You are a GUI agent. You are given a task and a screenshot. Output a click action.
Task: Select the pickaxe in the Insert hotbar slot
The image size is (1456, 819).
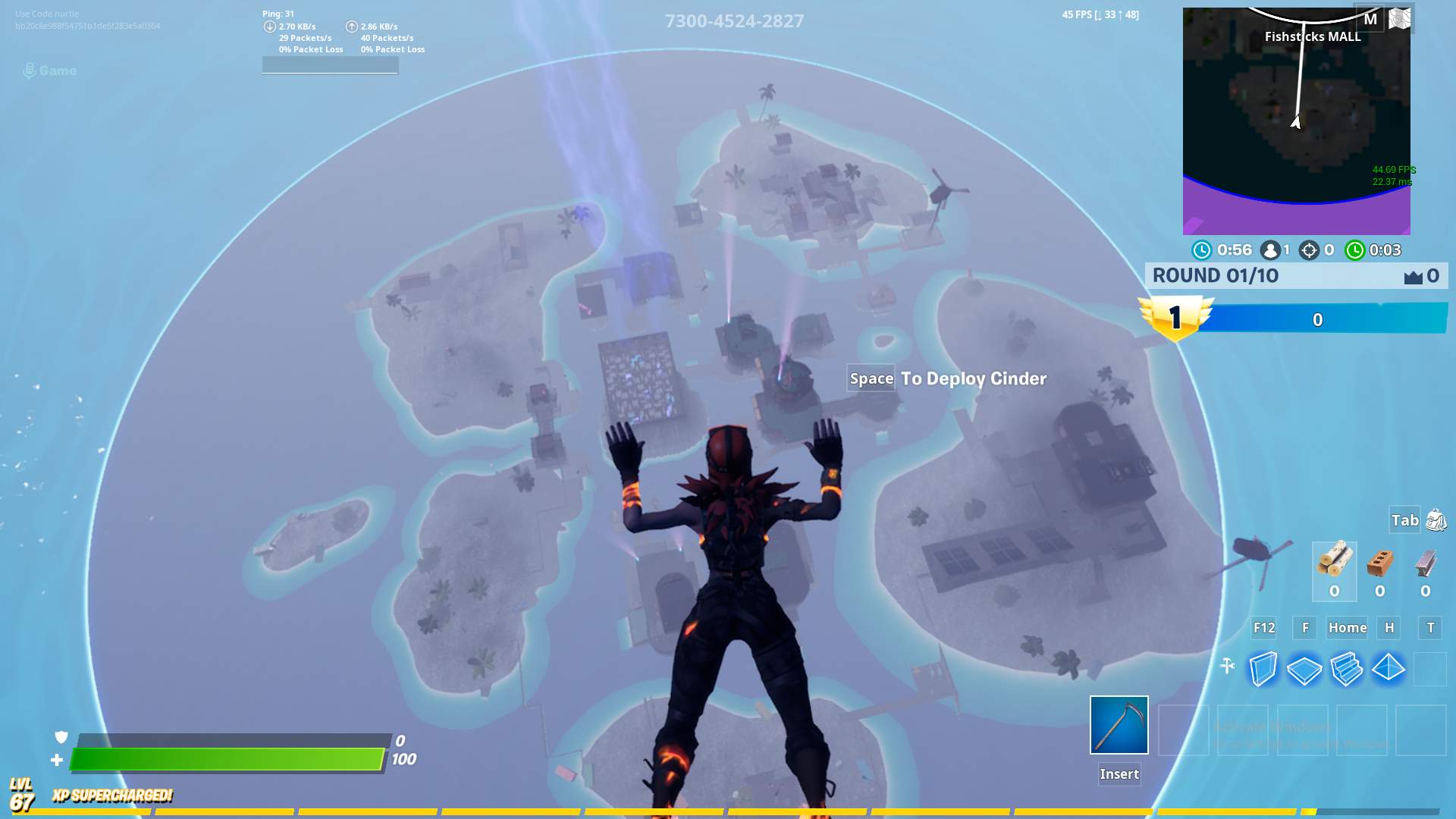point(1119,726)
